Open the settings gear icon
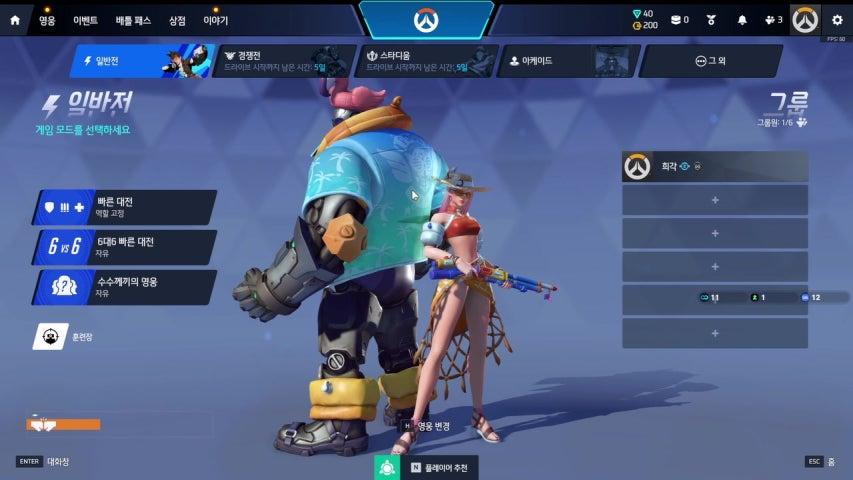The height and width of the screenshot is (480, 853). [x=835, y=20]
